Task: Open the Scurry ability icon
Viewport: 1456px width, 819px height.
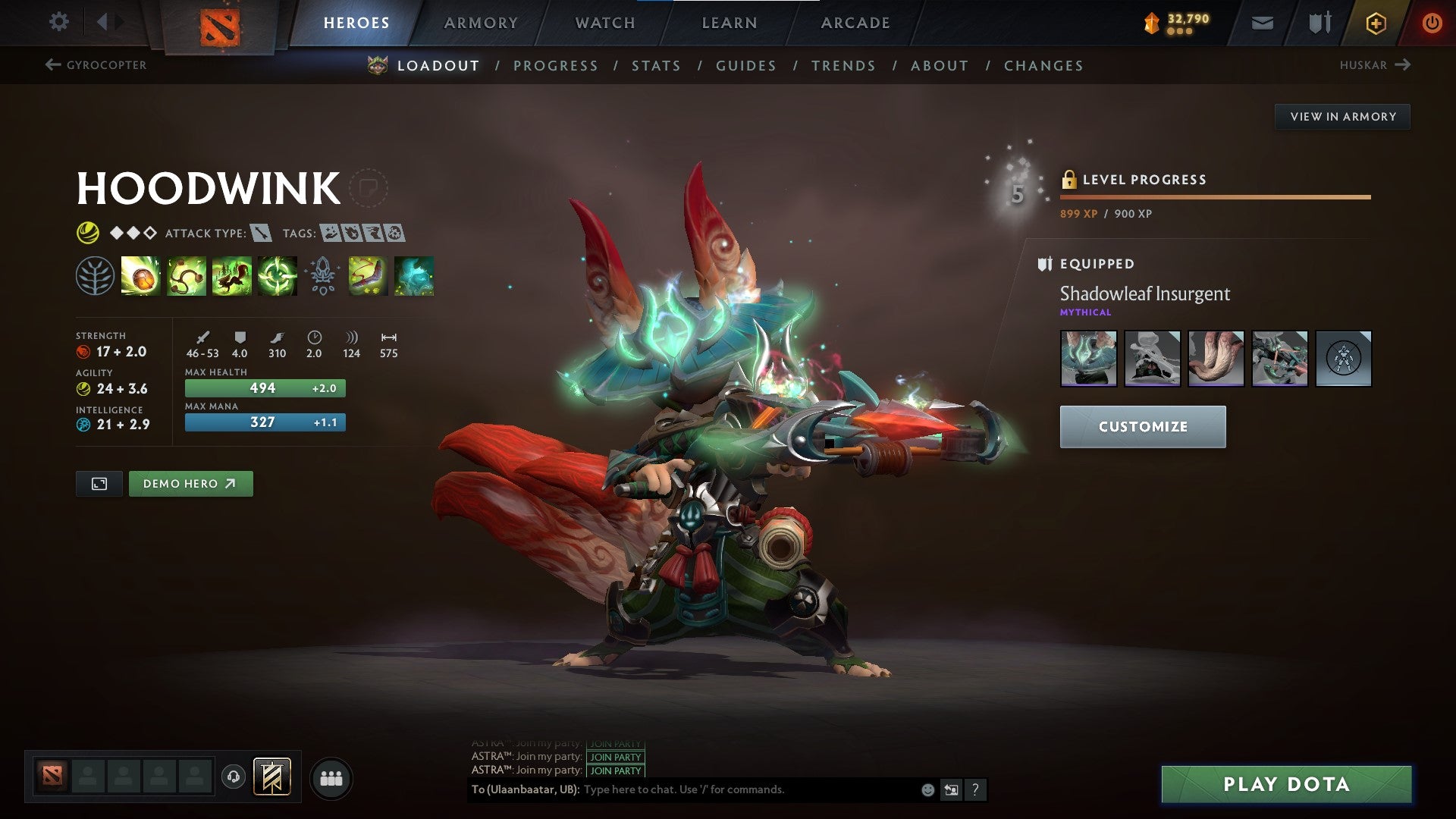Action: point(230,276)
